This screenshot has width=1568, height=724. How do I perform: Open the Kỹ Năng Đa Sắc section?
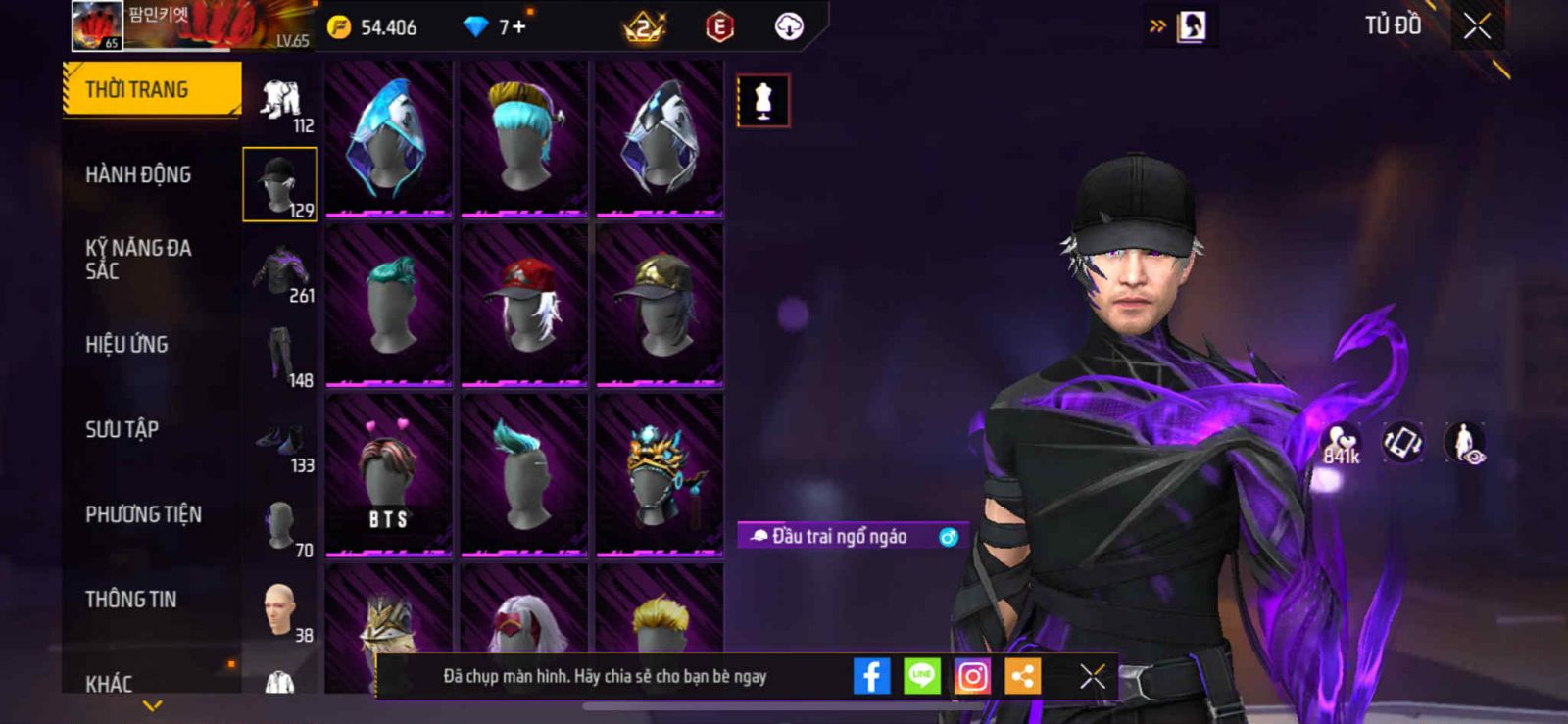point(138,259)
